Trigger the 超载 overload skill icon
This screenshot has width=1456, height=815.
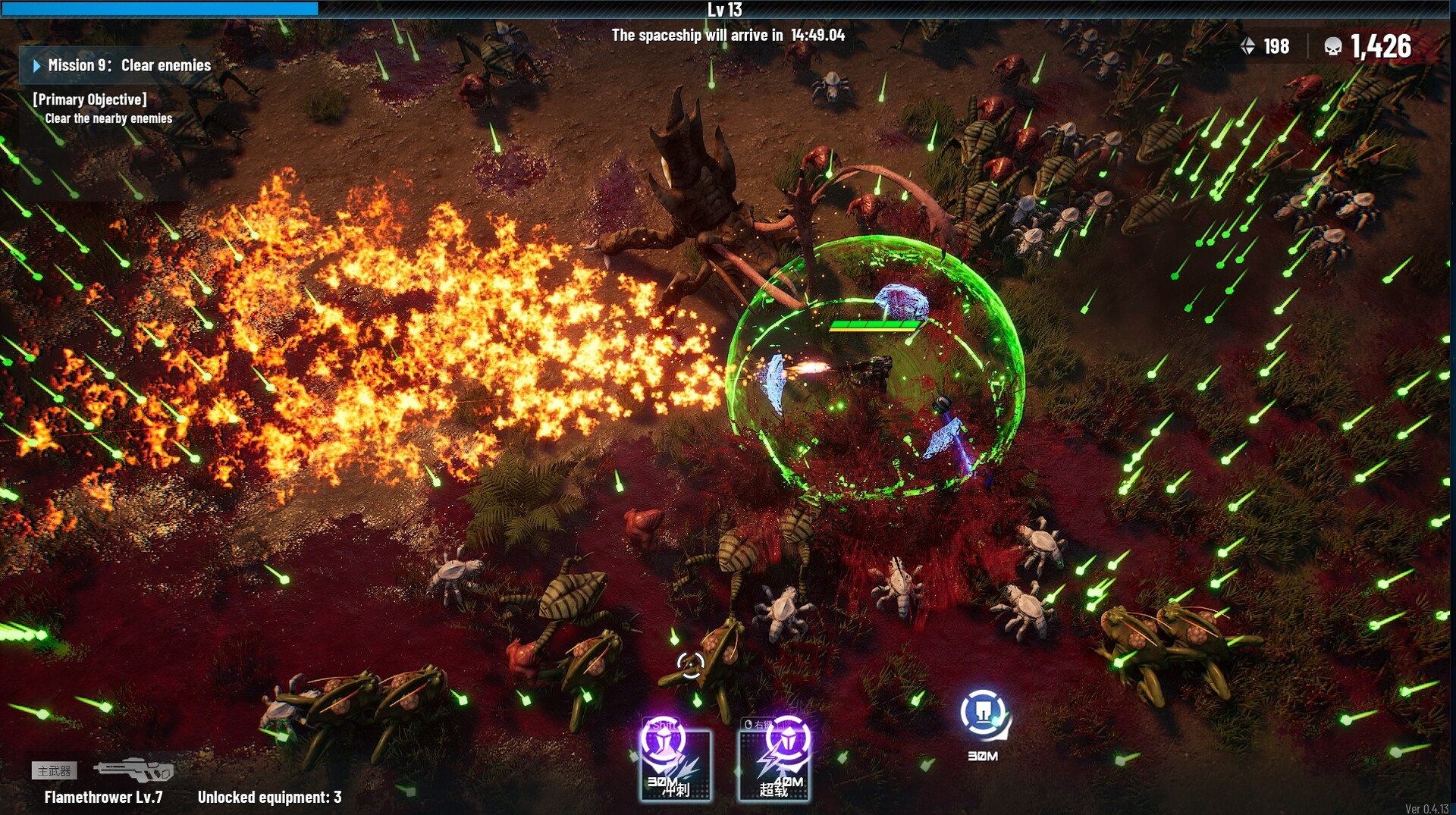775,764
